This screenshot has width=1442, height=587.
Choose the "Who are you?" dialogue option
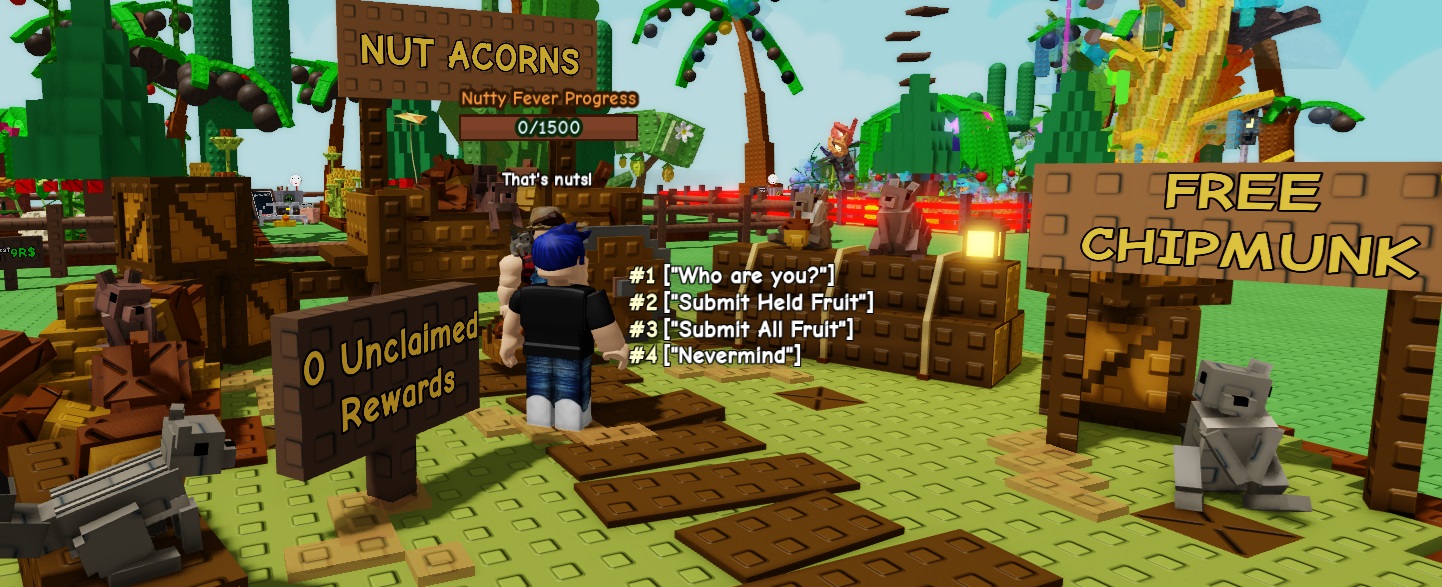point(731,275)
